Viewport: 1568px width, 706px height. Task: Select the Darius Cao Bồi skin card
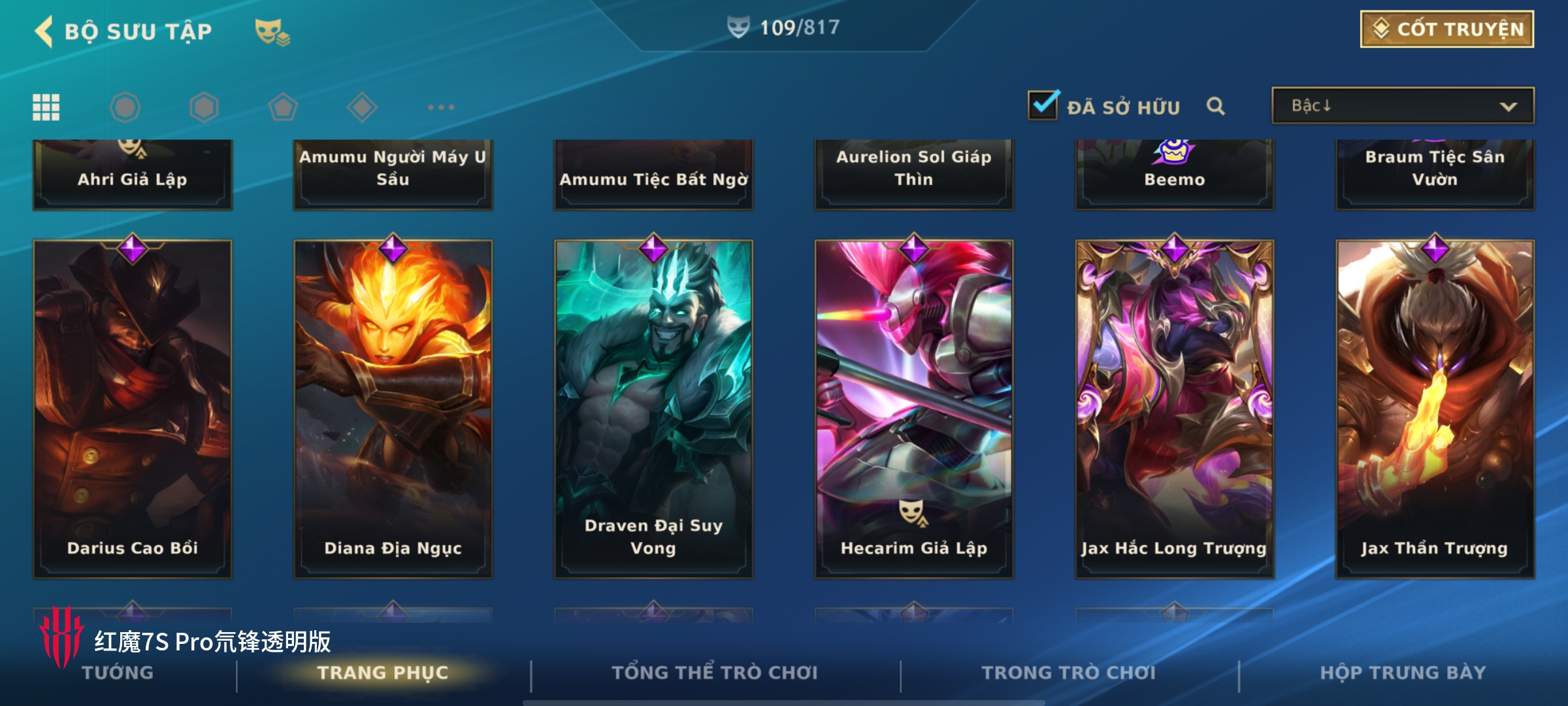133,409
